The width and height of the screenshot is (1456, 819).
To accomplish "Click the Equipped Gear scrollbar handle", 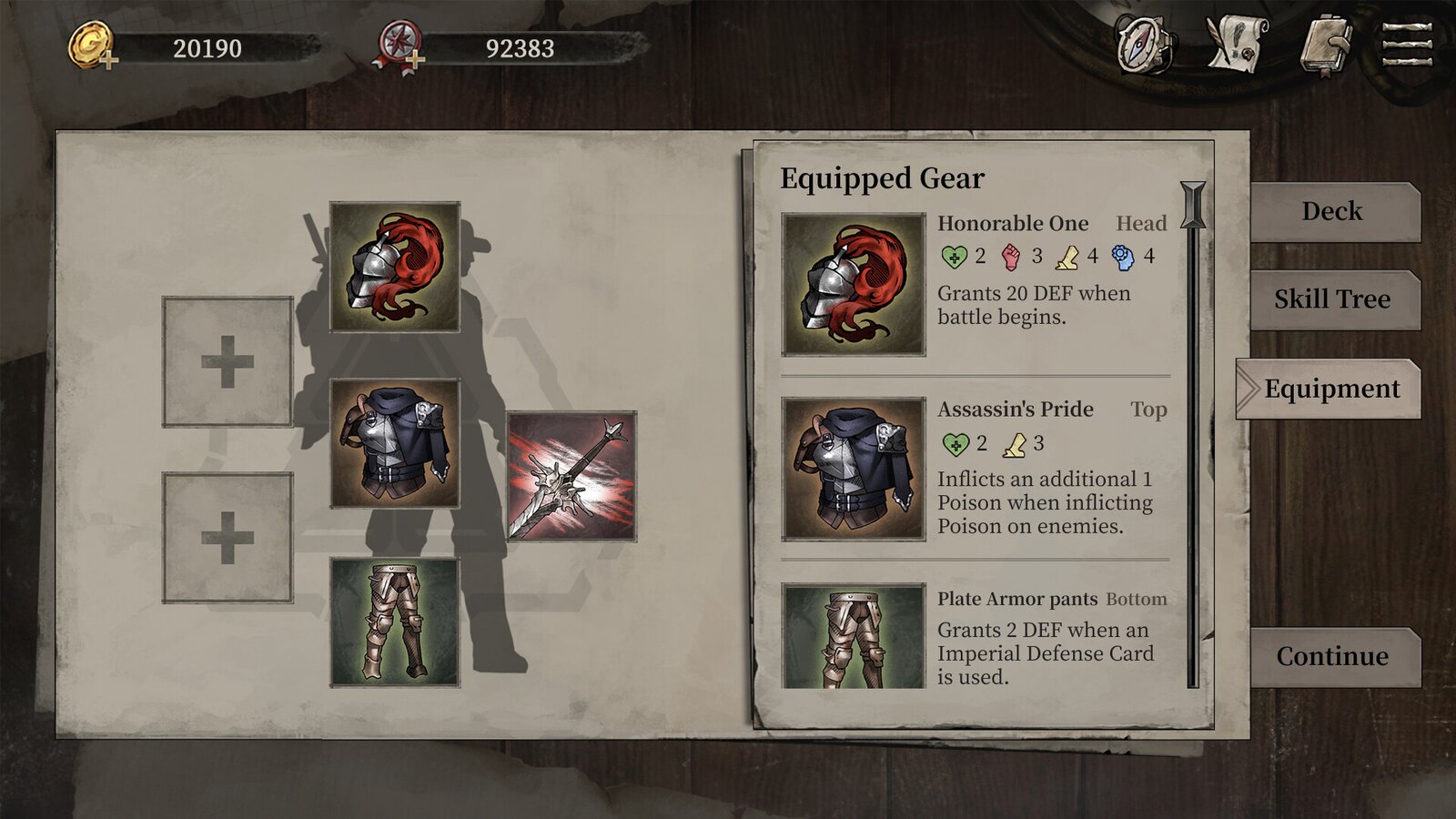I will tap(1193, 206).
